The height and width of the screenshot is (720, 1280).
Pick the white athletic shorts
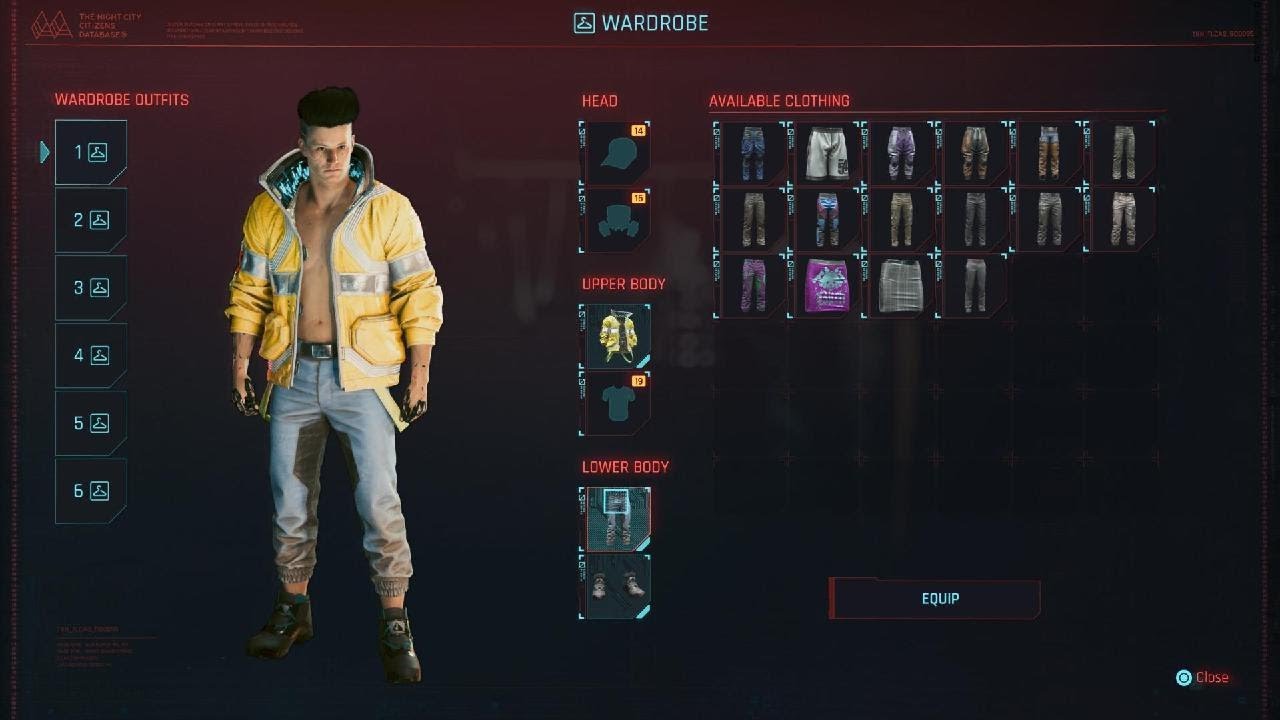pos(827,153)
